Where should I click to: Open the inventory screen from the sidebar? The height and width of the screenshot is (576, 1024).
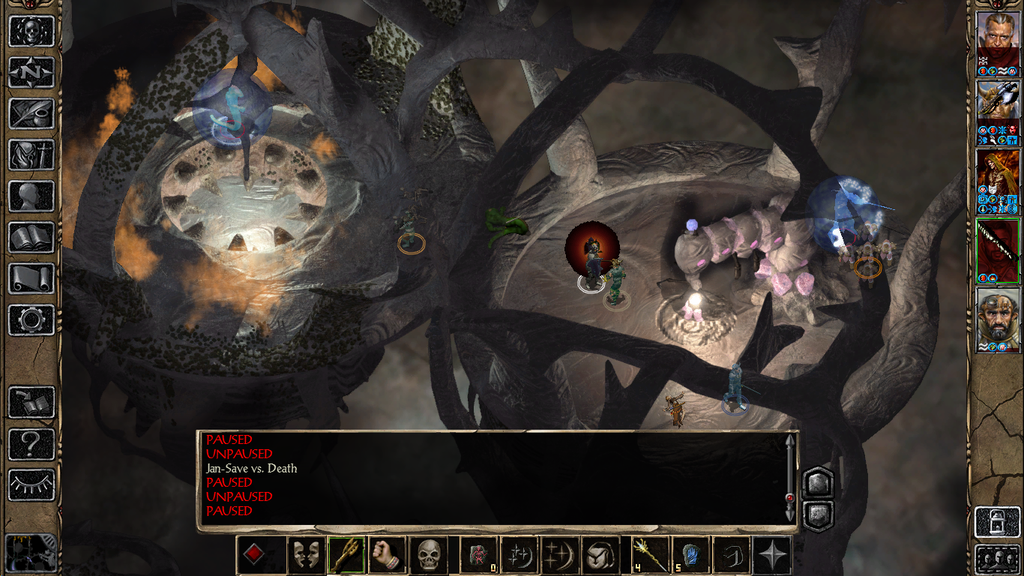coord(31,155)
